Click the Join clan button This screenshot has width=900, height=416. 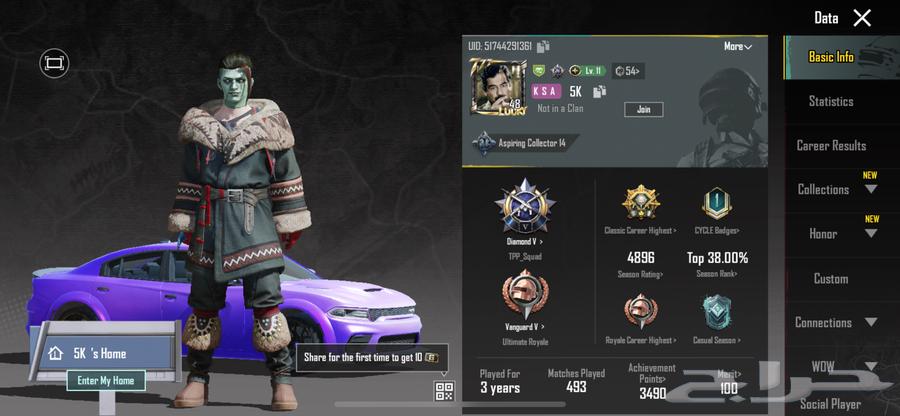[x=643, y=109]
